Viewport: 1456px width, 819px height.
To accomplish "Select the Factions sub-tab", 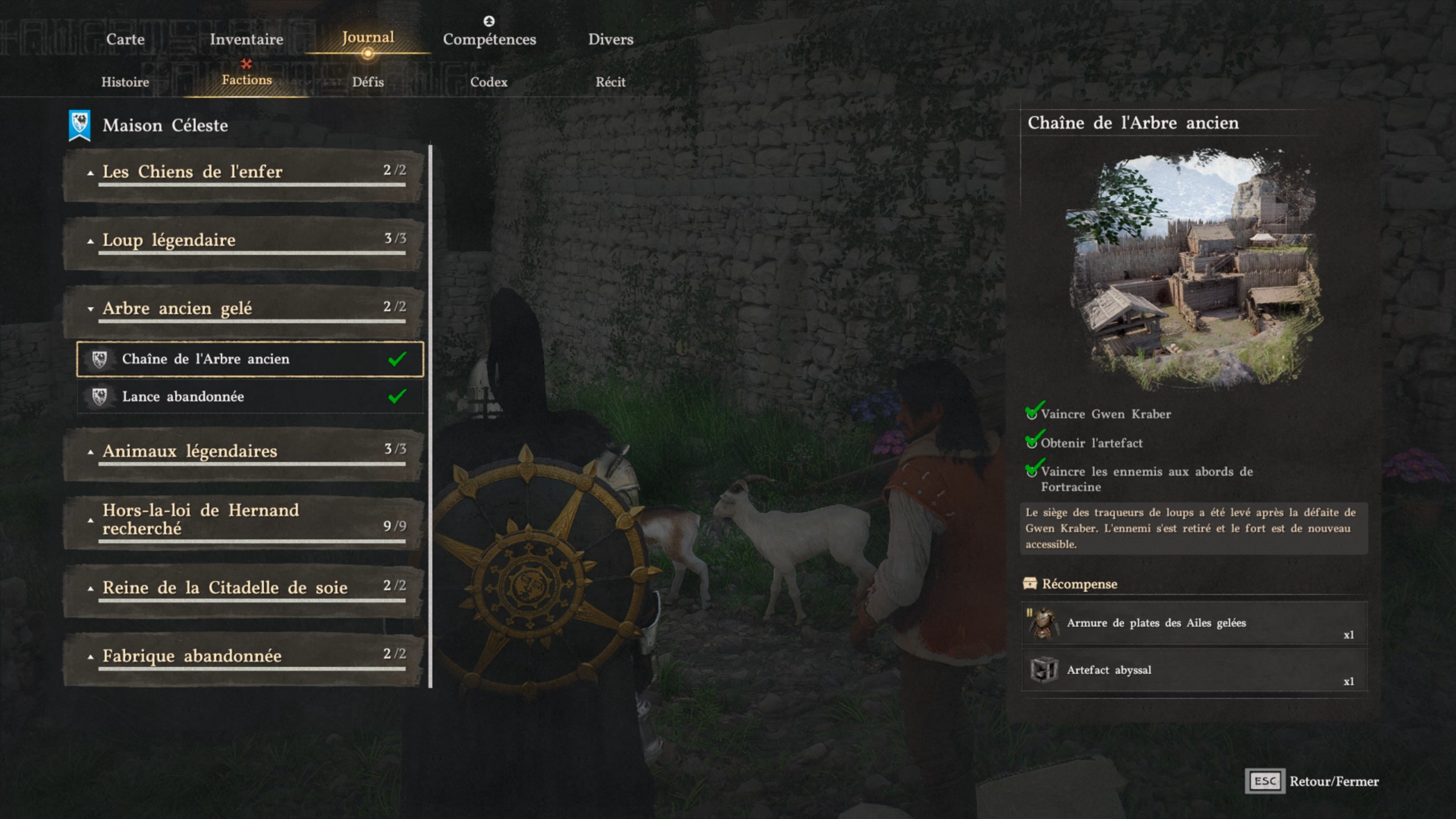I will (x=247, y=80).
